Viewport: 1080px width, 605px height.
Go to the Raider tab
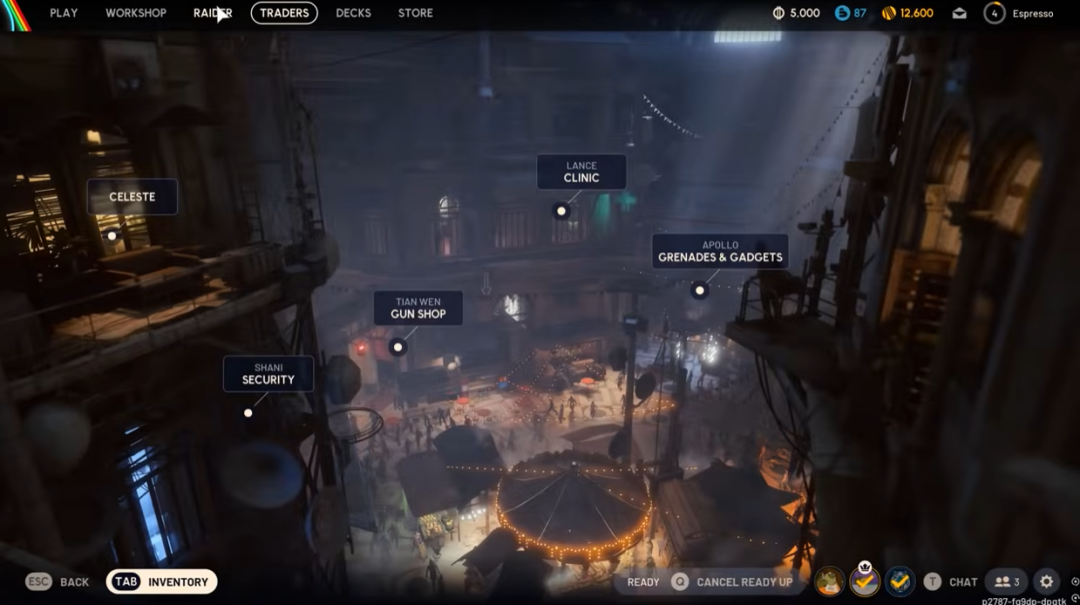click(212, 13)
